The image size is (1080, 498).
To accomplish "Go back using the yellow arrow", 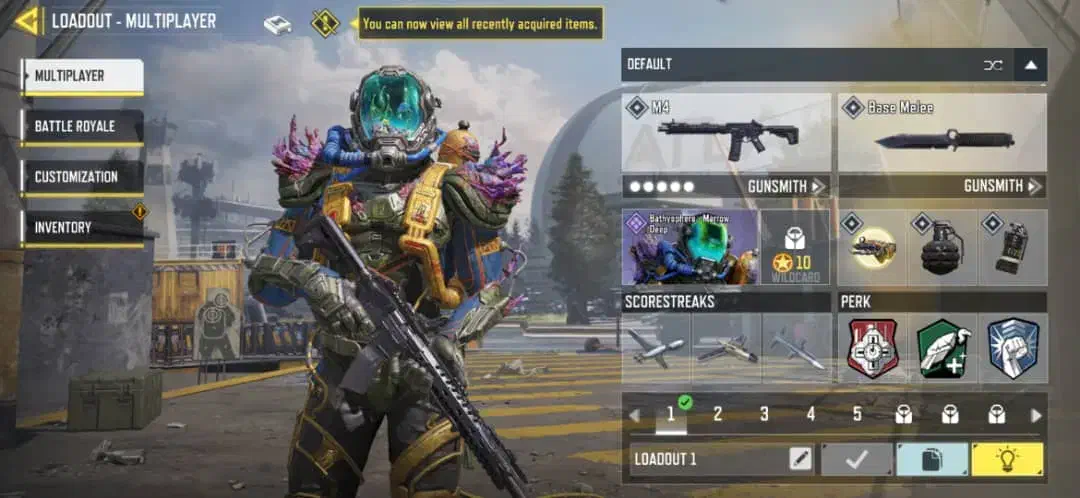I will 26,20.
